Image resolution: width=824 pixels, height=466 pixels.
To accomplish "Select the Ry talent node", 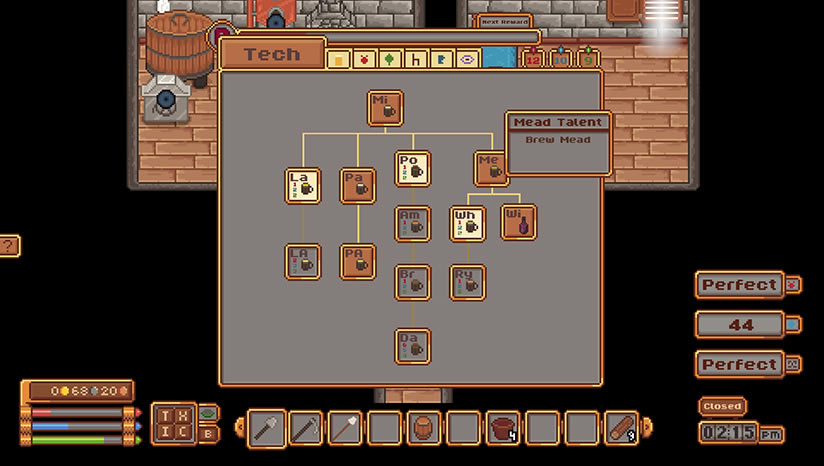I will 467,282.
